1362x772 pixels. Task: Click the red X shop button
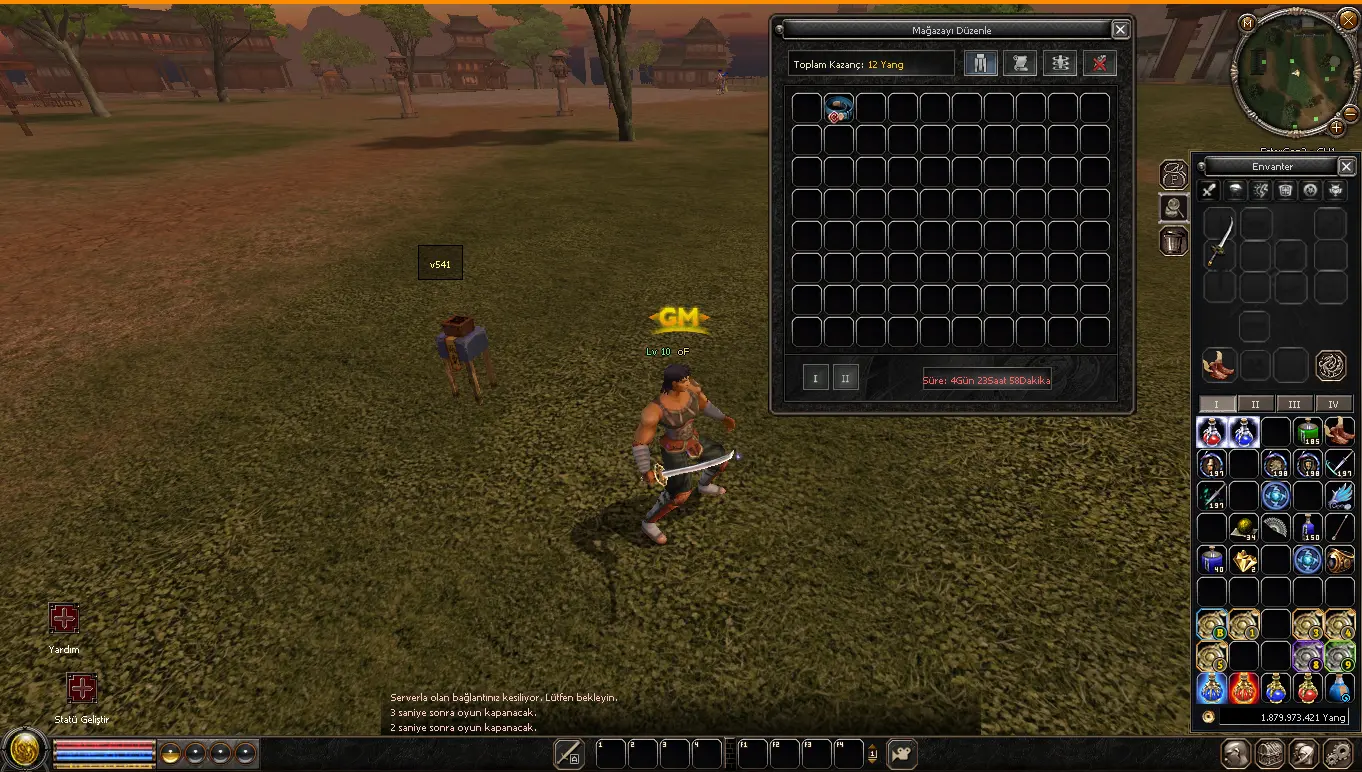pos(1099,64)
